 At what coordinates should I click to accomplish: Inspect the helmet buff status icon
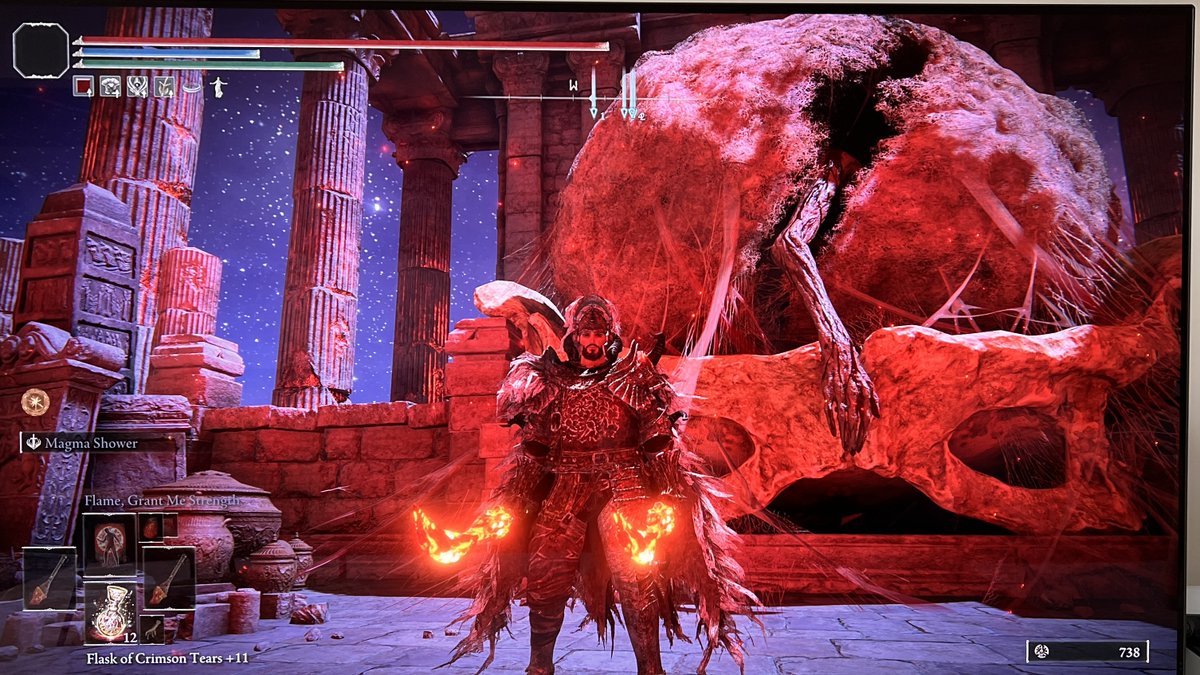[111, 87]
